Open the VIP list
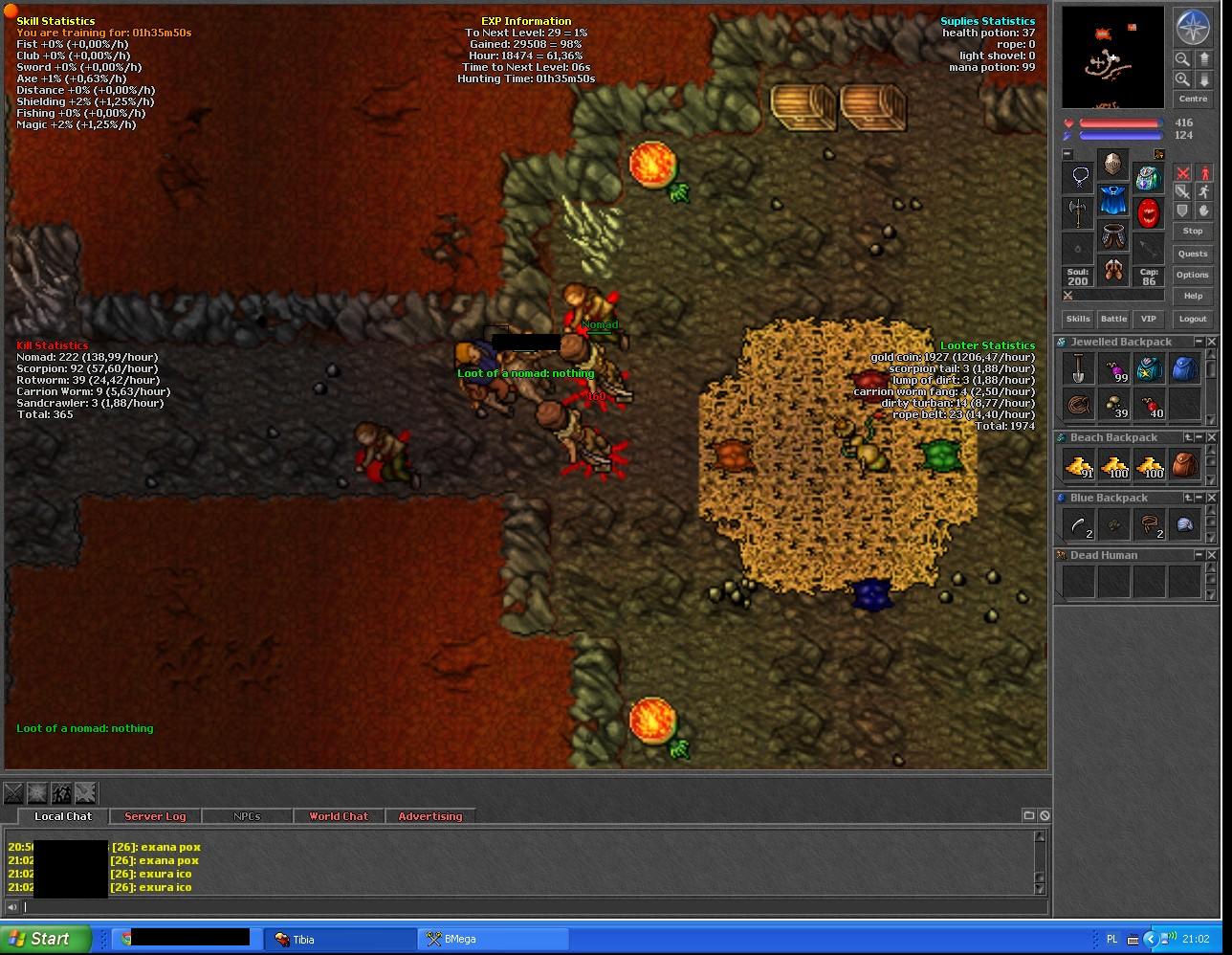Screen dimensions: 1232x955 pyautogui.click(x=1148, y=319)
